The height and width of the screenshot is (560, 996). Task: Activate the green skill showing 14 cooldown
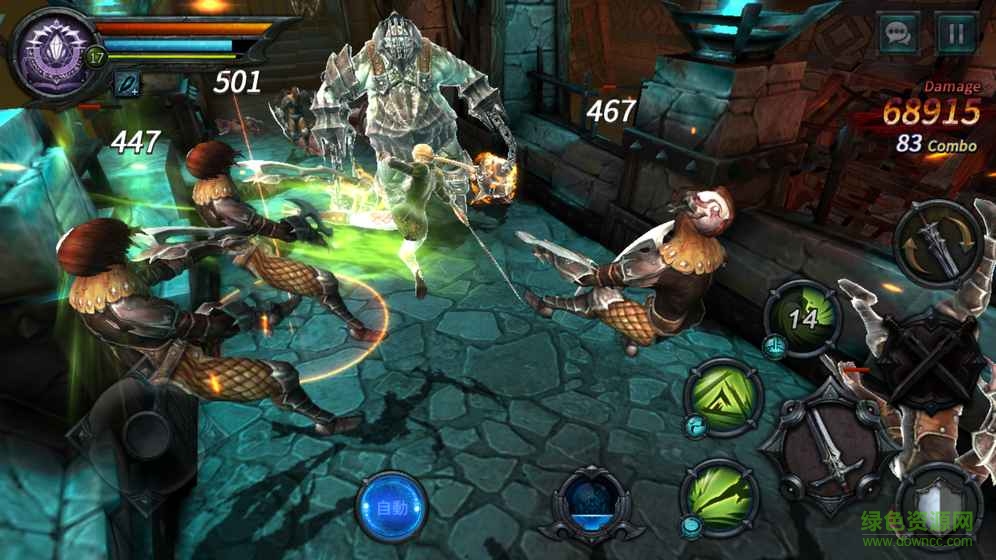803,318
